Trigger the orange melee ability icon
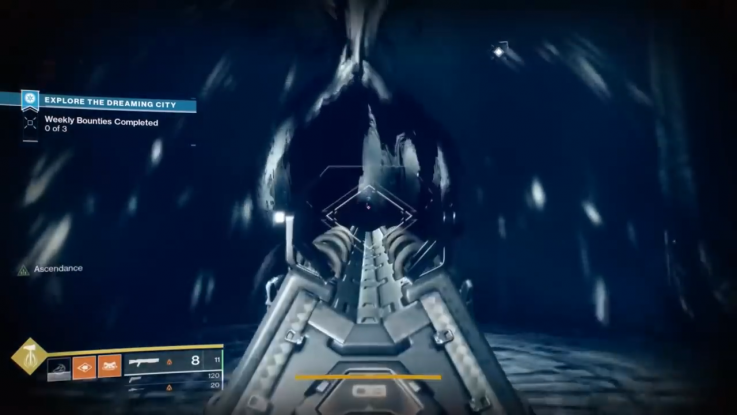 tap(109, 368)
